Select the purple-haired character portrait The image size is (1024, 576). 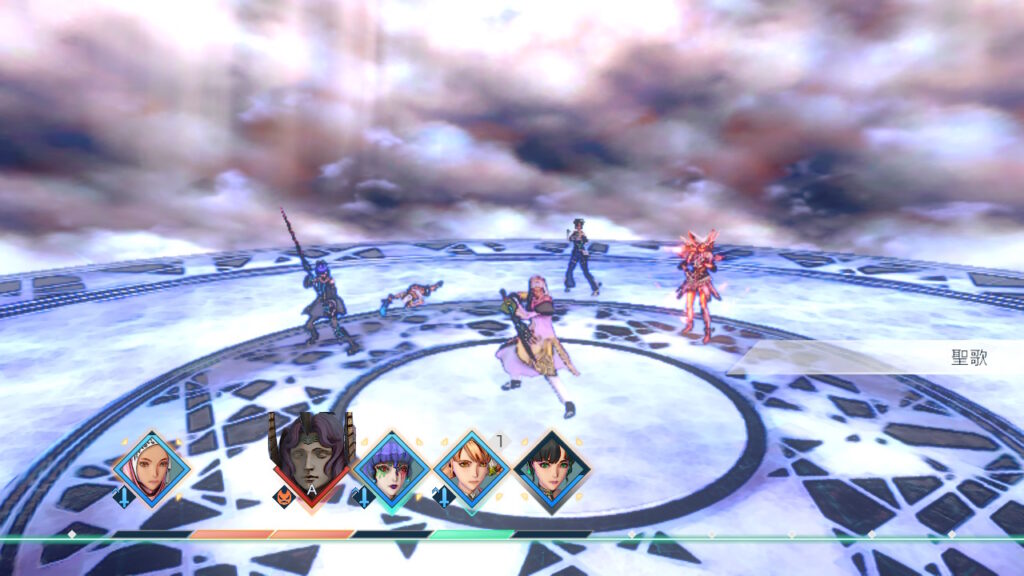coord(391,469)
